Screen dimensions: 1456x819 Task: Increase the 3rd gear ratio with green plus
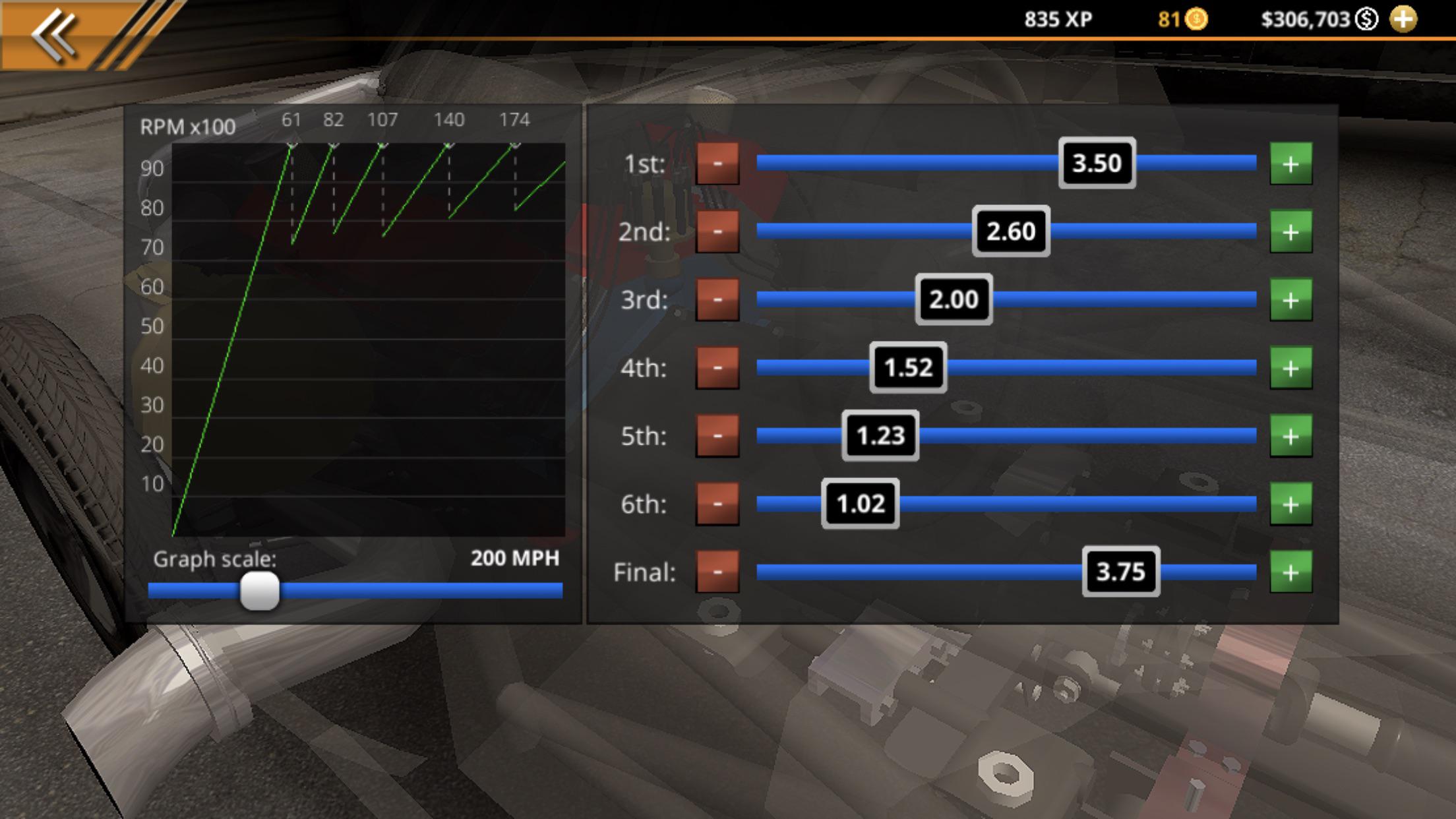1290,300
